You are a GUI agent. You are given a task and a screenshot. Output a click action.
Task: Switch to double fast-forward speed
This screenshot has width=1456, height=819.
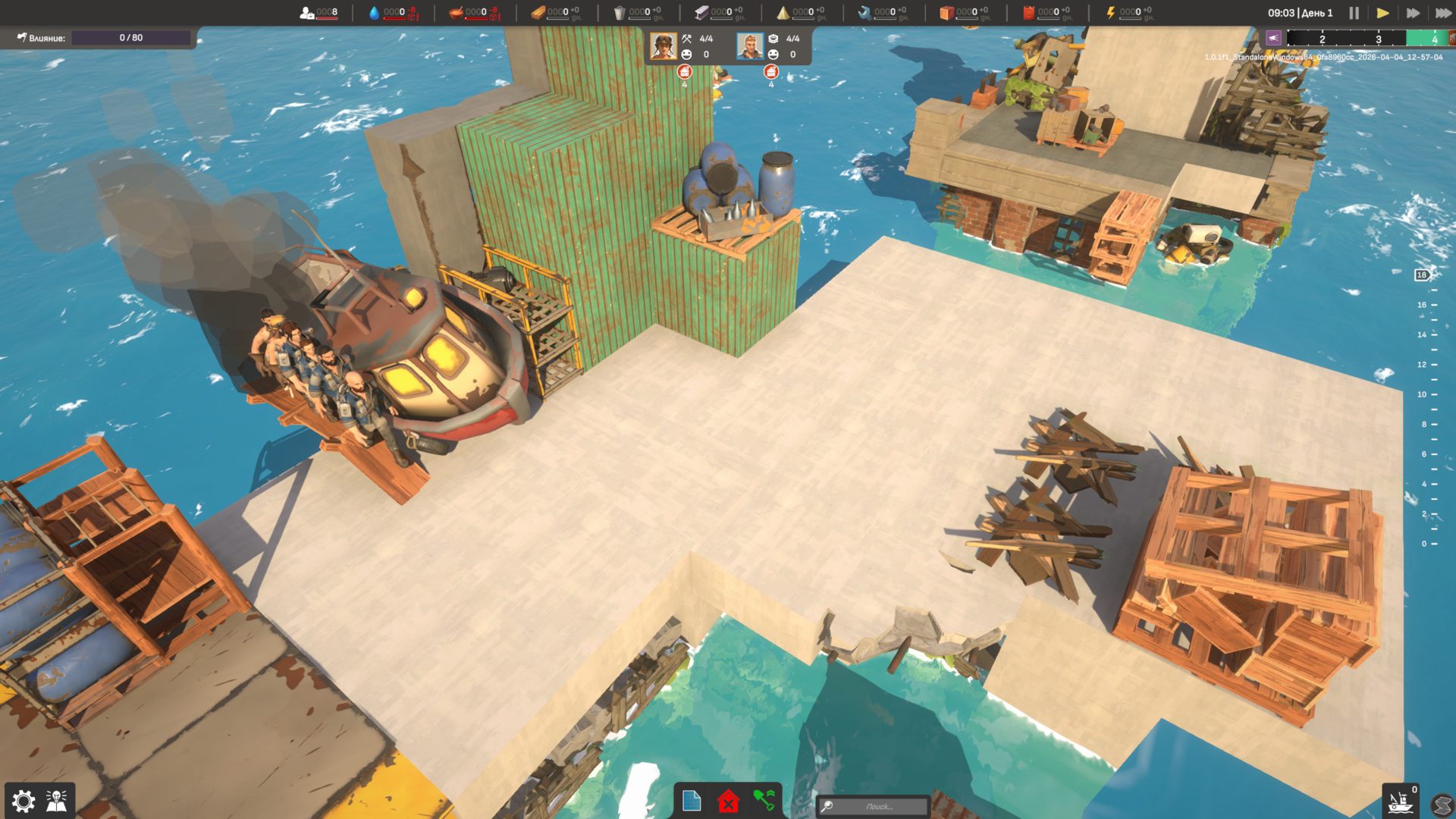point(1413,13)
